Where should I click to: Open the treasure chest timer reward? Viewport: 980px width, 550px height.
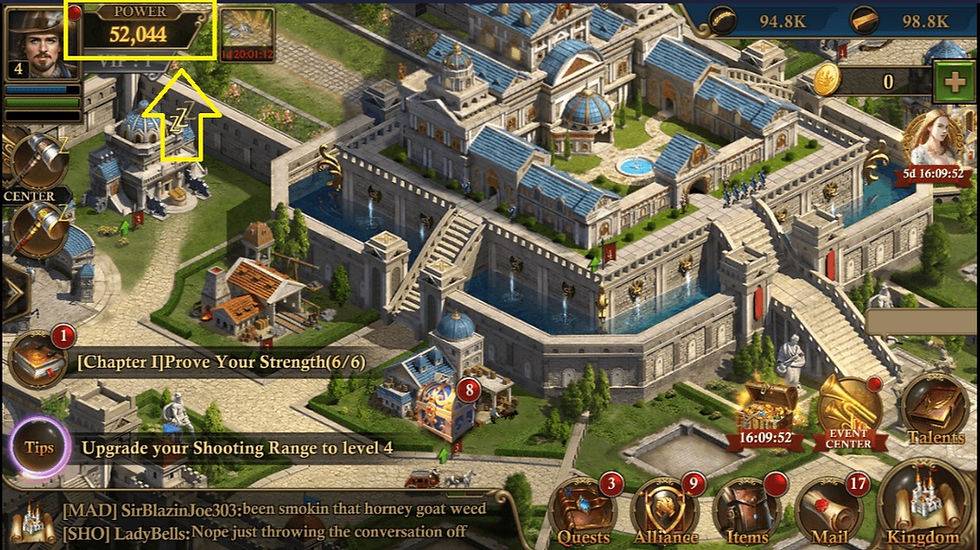pyautogui.click(x=767, y=412)
